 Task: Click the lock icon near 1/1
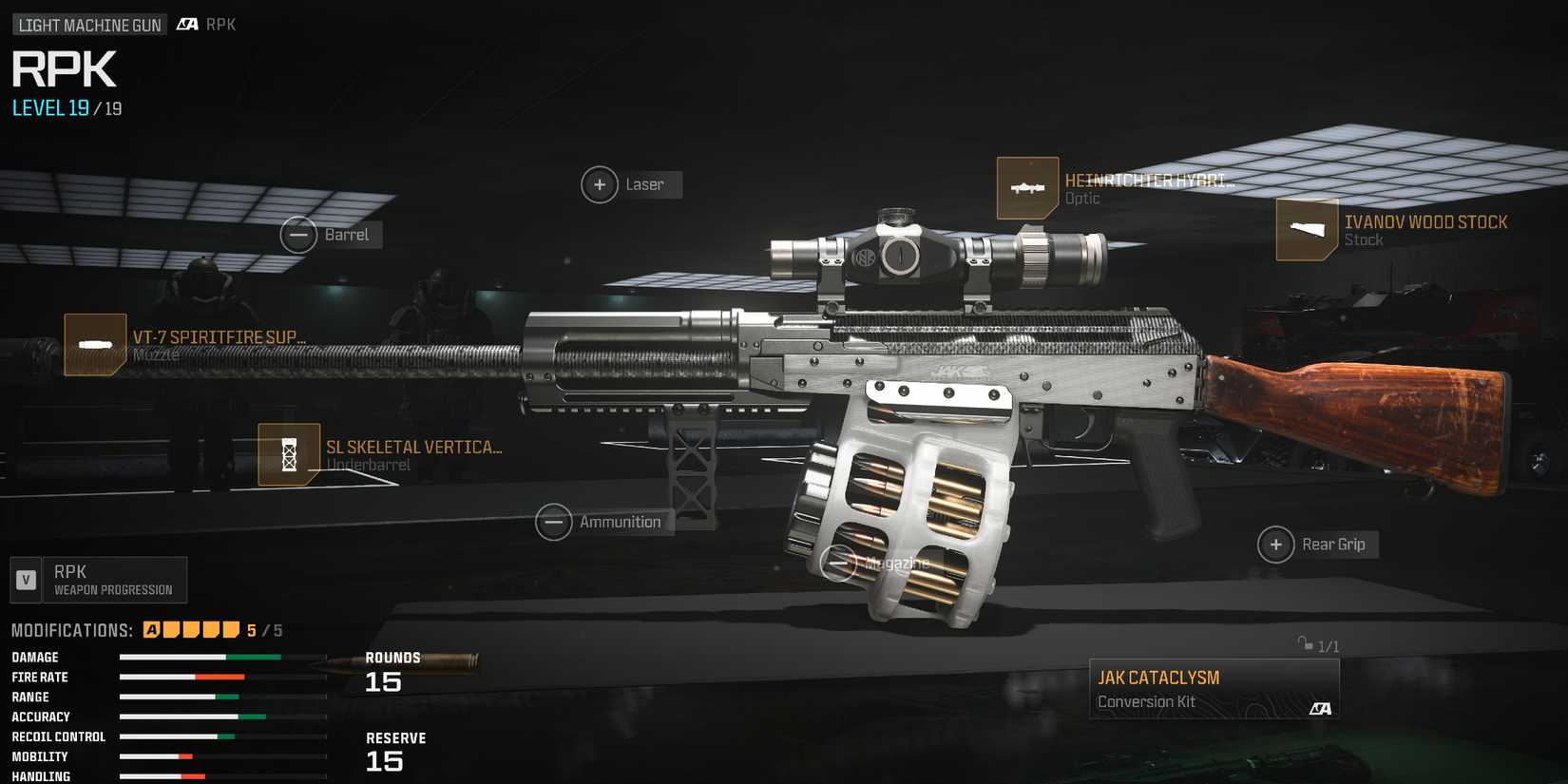click(x=1302, y=644)
